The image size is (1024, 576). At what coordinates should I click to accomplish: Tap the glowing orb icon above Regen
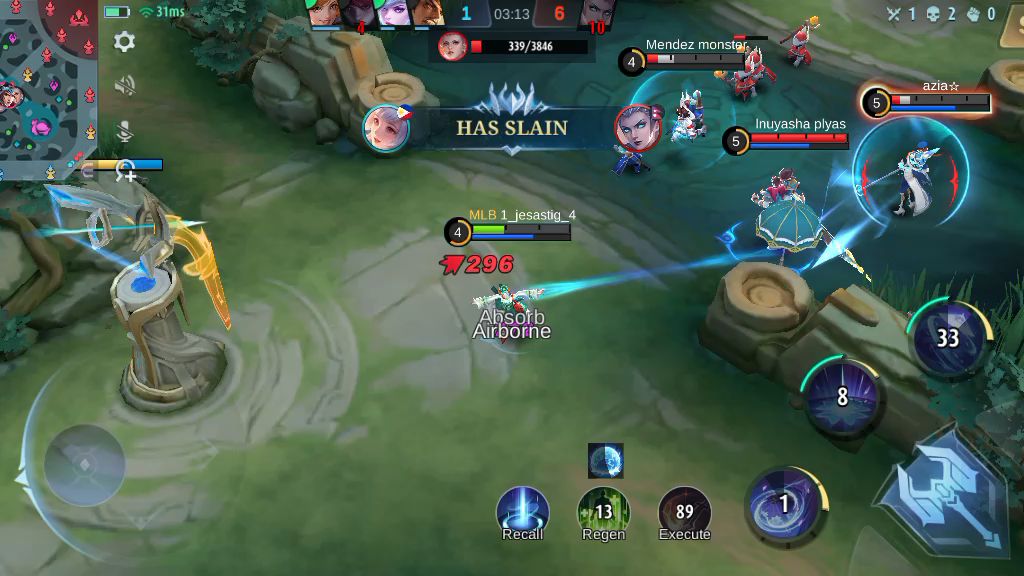coord(605,460)
